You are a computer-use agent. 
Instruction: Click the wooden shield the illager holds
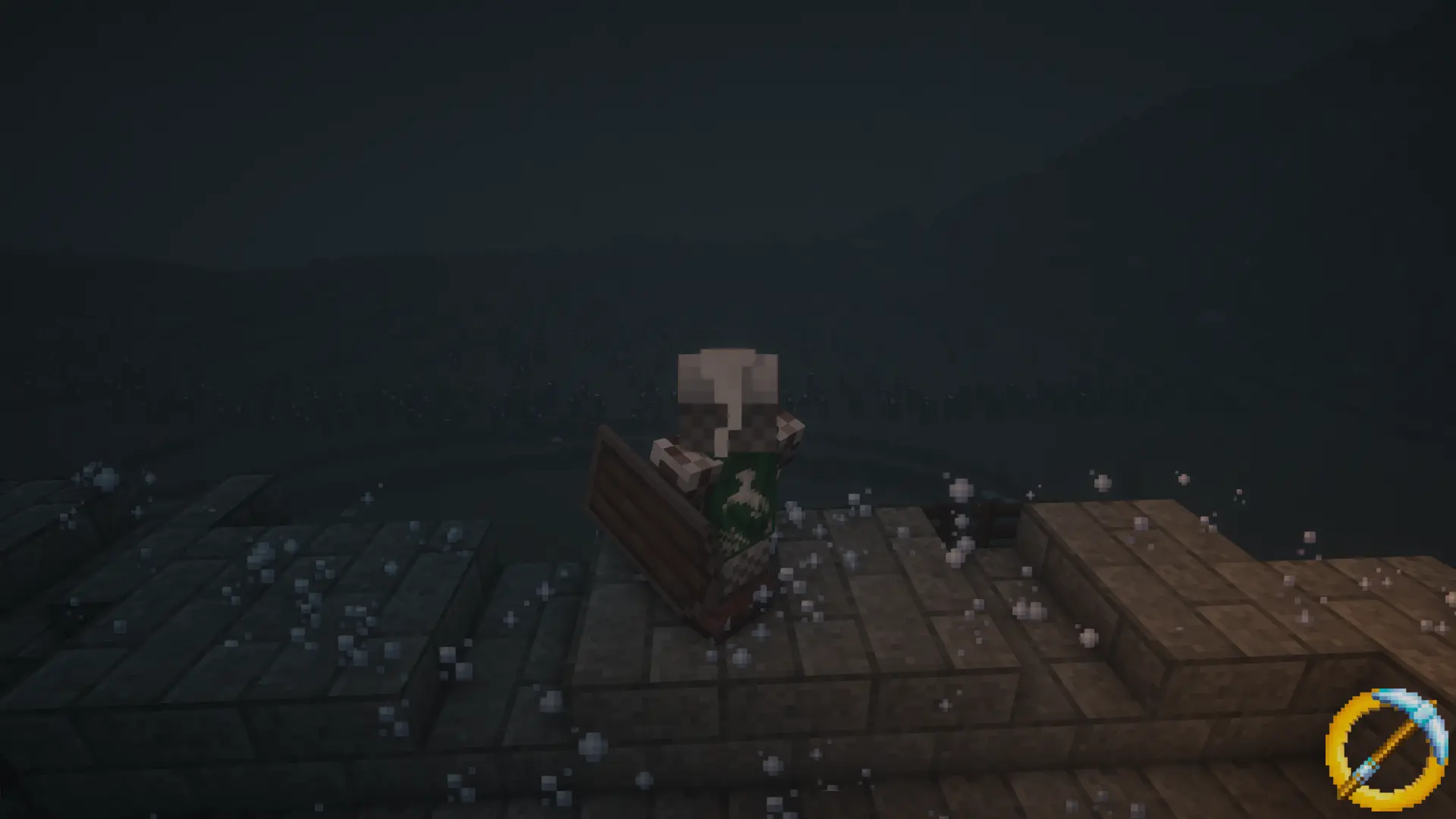tap(648, 523)
